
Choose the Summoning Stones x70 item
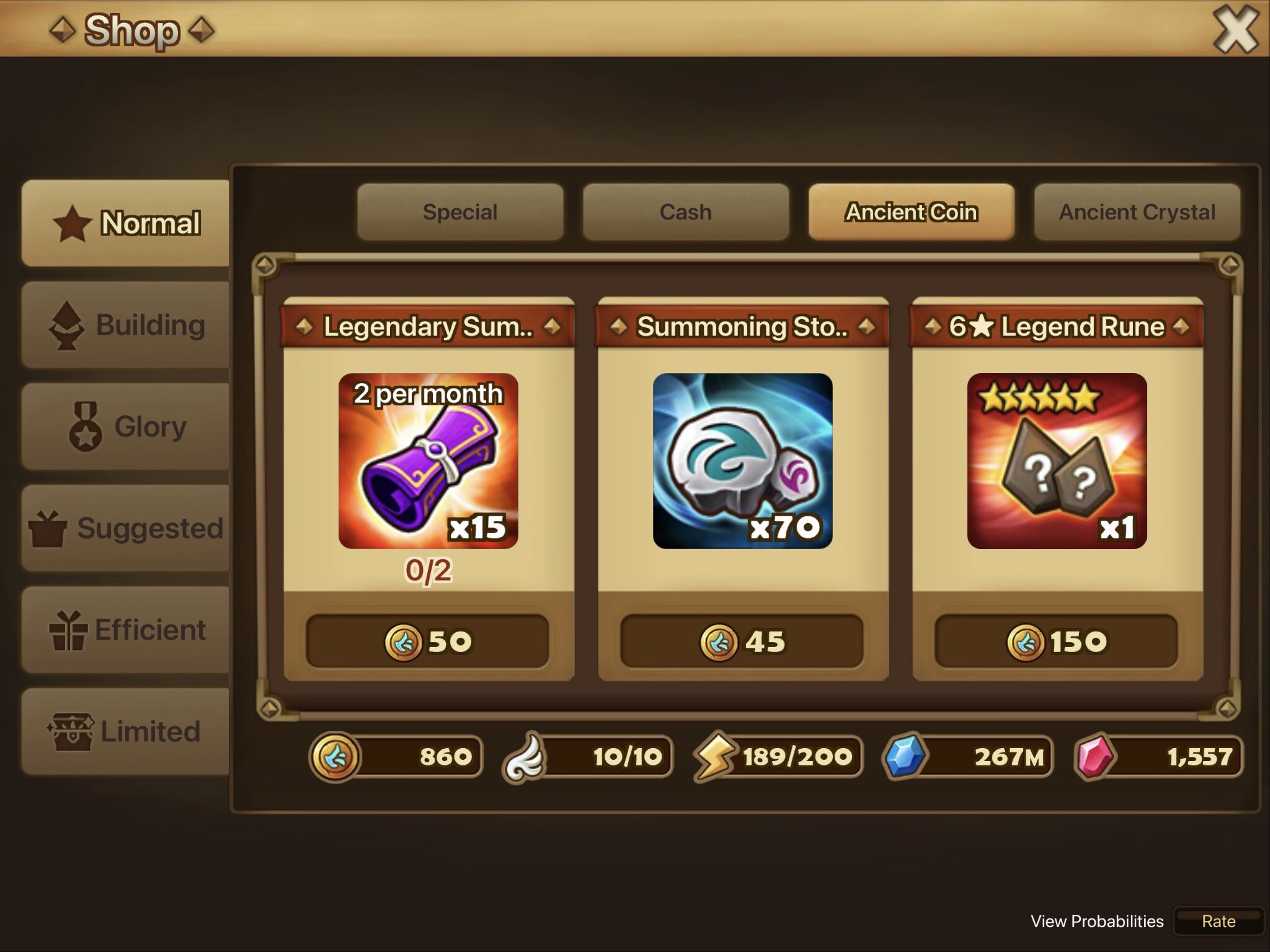point(742,461)
